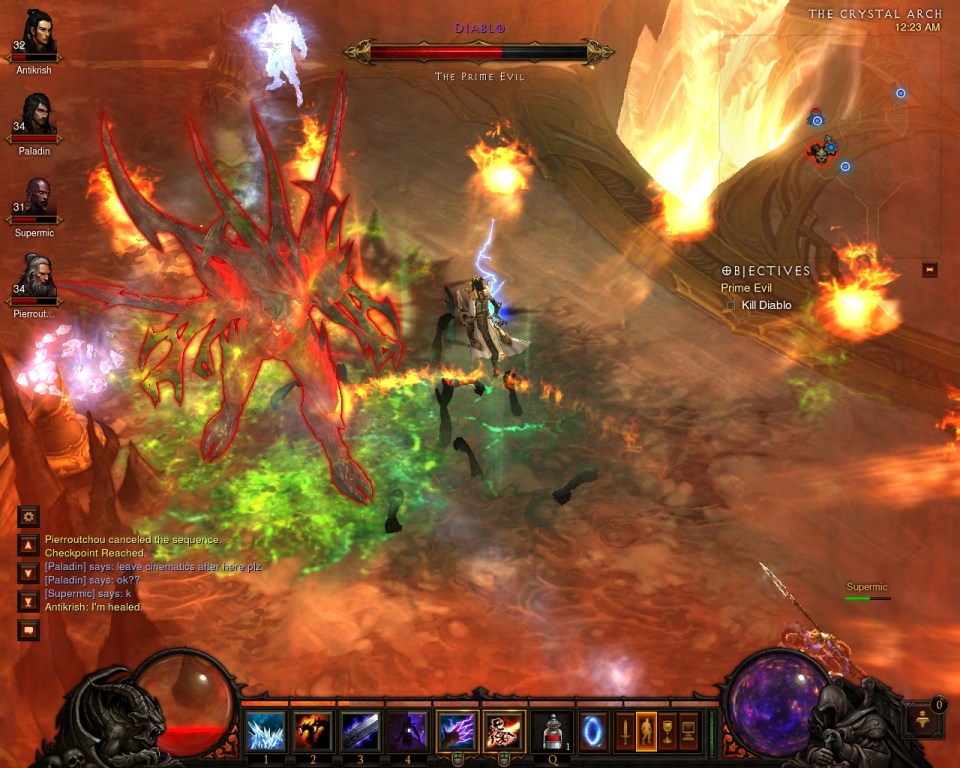960x768 pixels.
Task: Jump to the latest chat message
Action: (29, 601)
